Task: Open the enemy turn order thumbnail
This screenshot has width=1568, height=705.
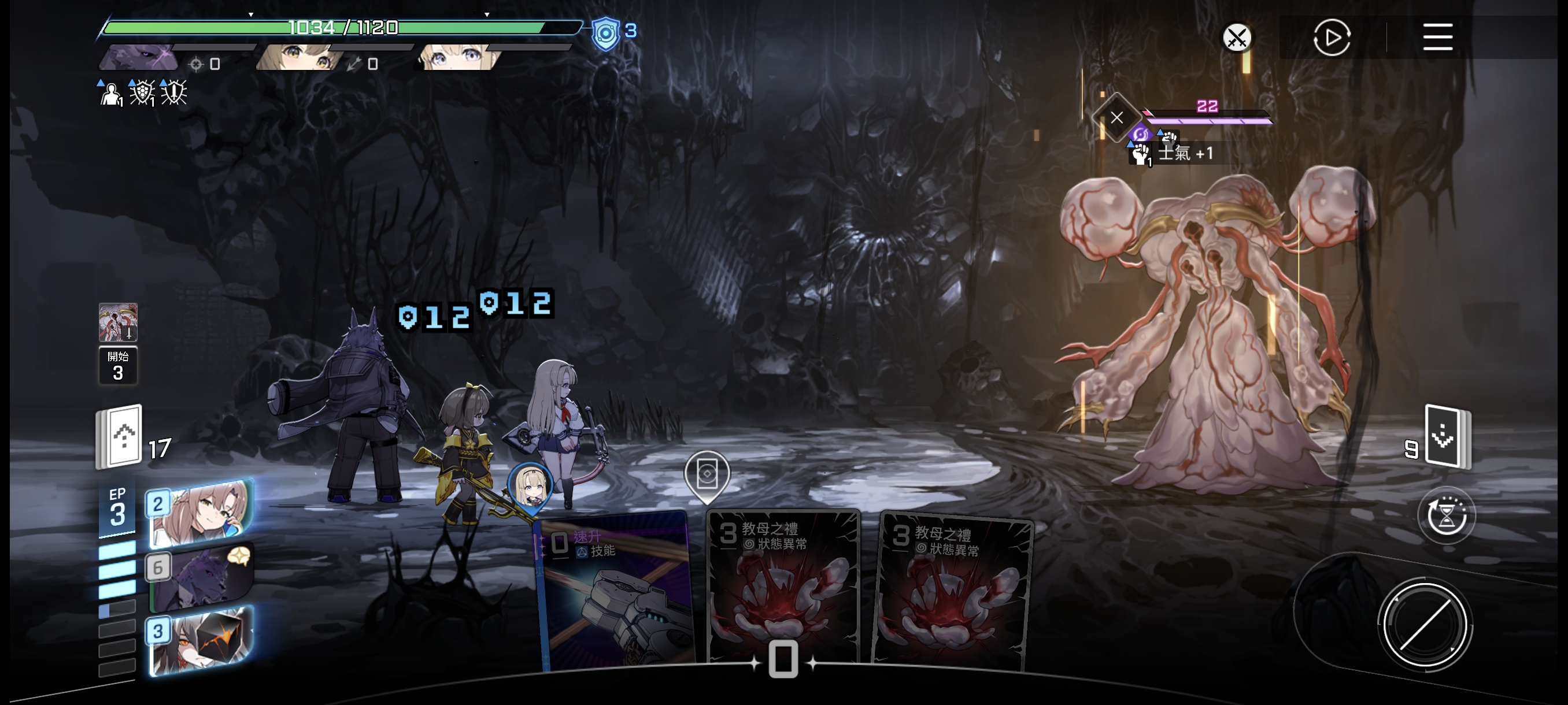Action: [x=118, y=322]
